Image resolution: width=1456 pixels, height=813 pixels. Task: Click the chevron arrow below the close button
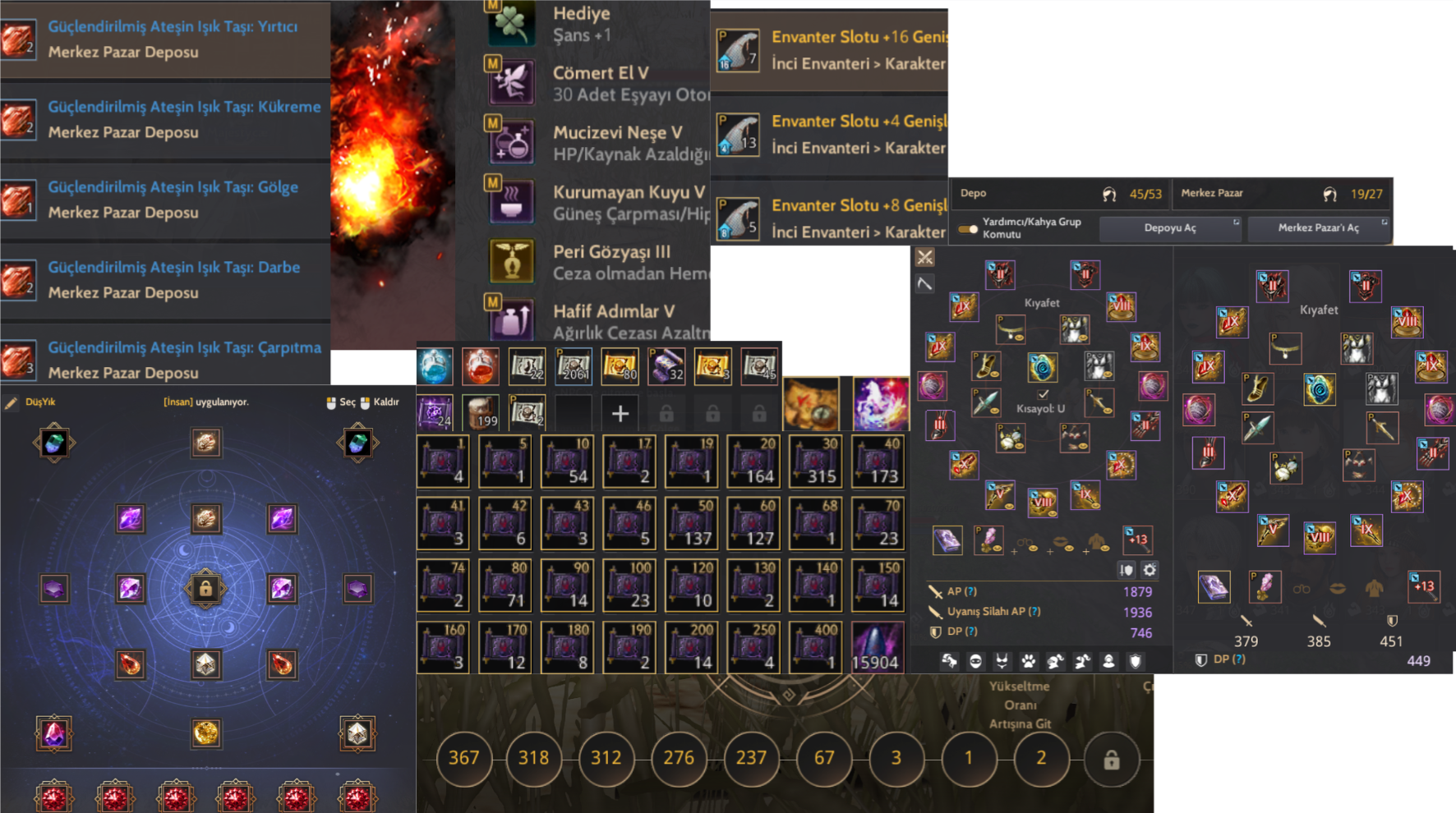coord(924,283)
